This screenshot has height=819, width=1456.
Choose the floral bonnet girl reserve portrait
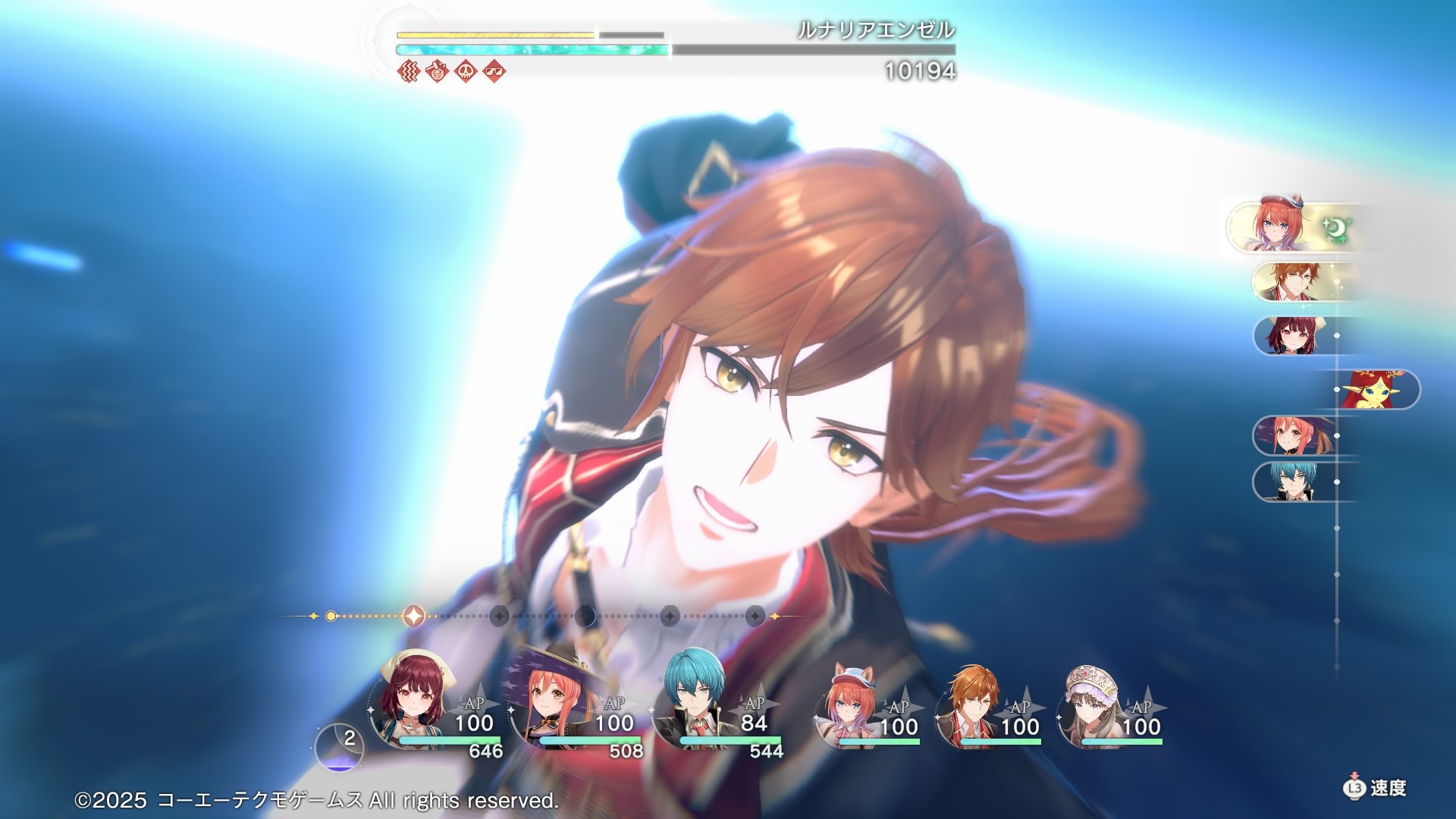point(1092,705)
